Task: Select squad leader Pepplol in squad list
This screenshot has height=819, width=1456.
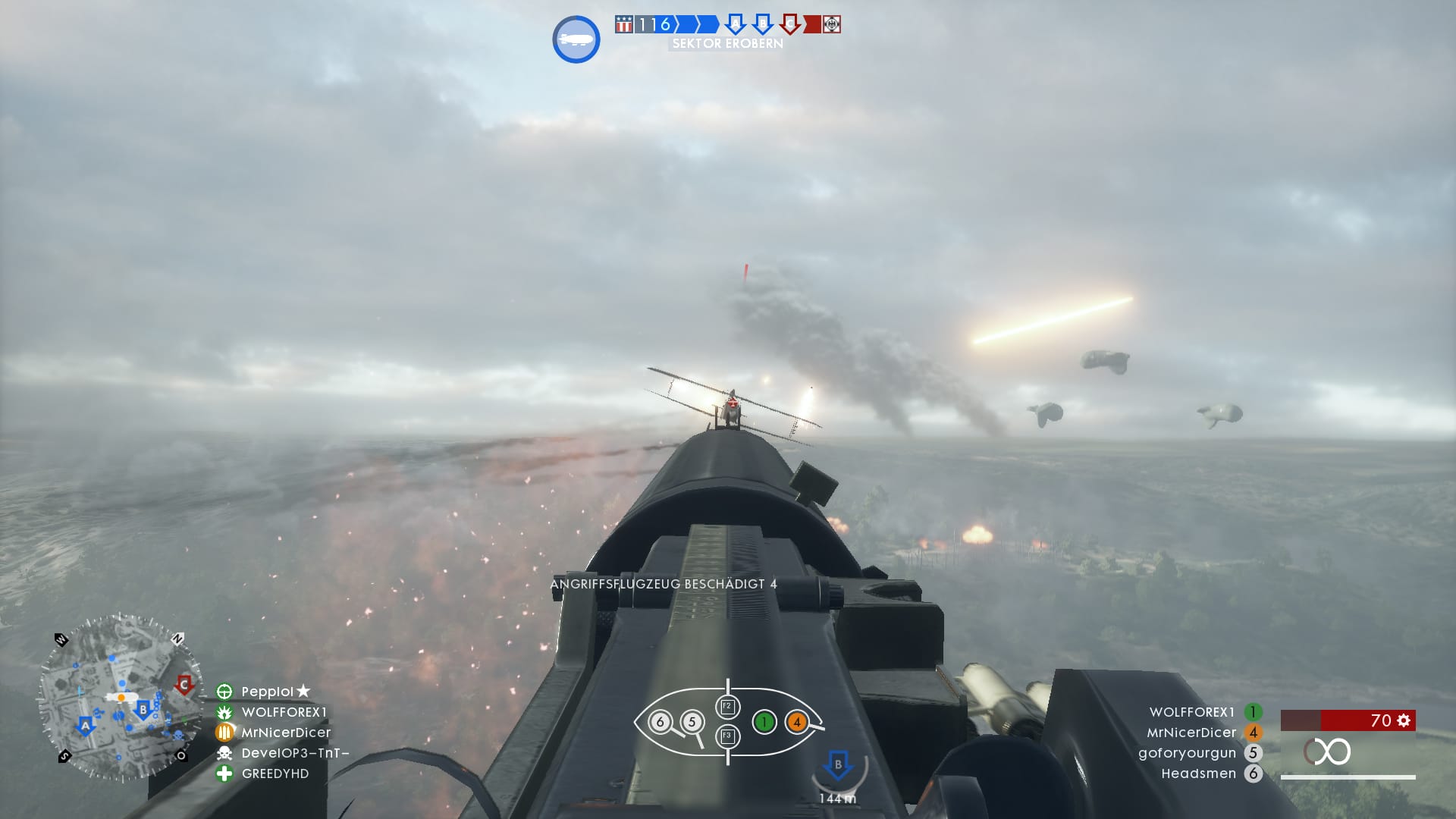Action: 267,692
